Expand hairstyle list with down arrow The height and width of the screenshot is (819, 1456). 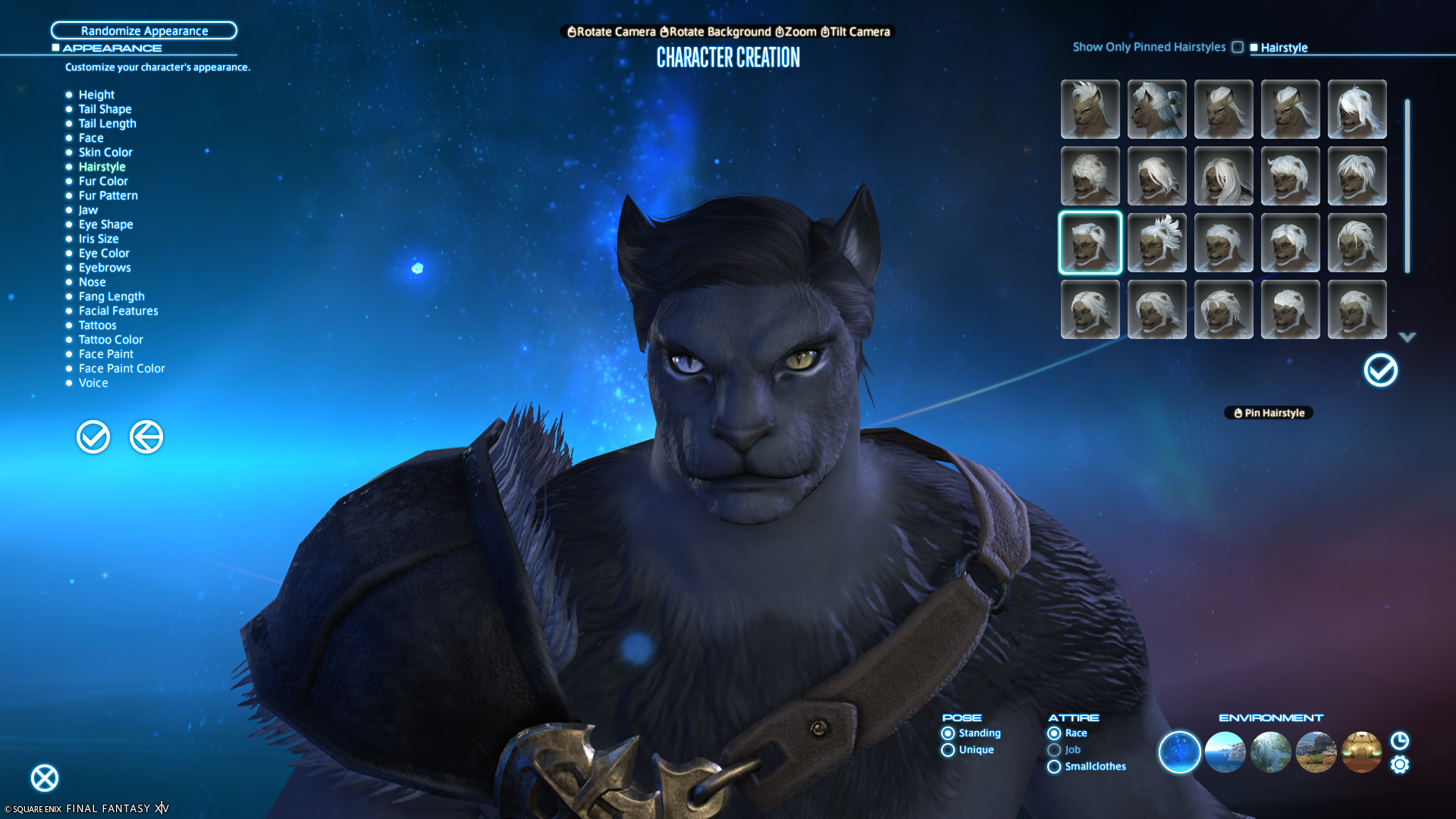(1407, 337)
